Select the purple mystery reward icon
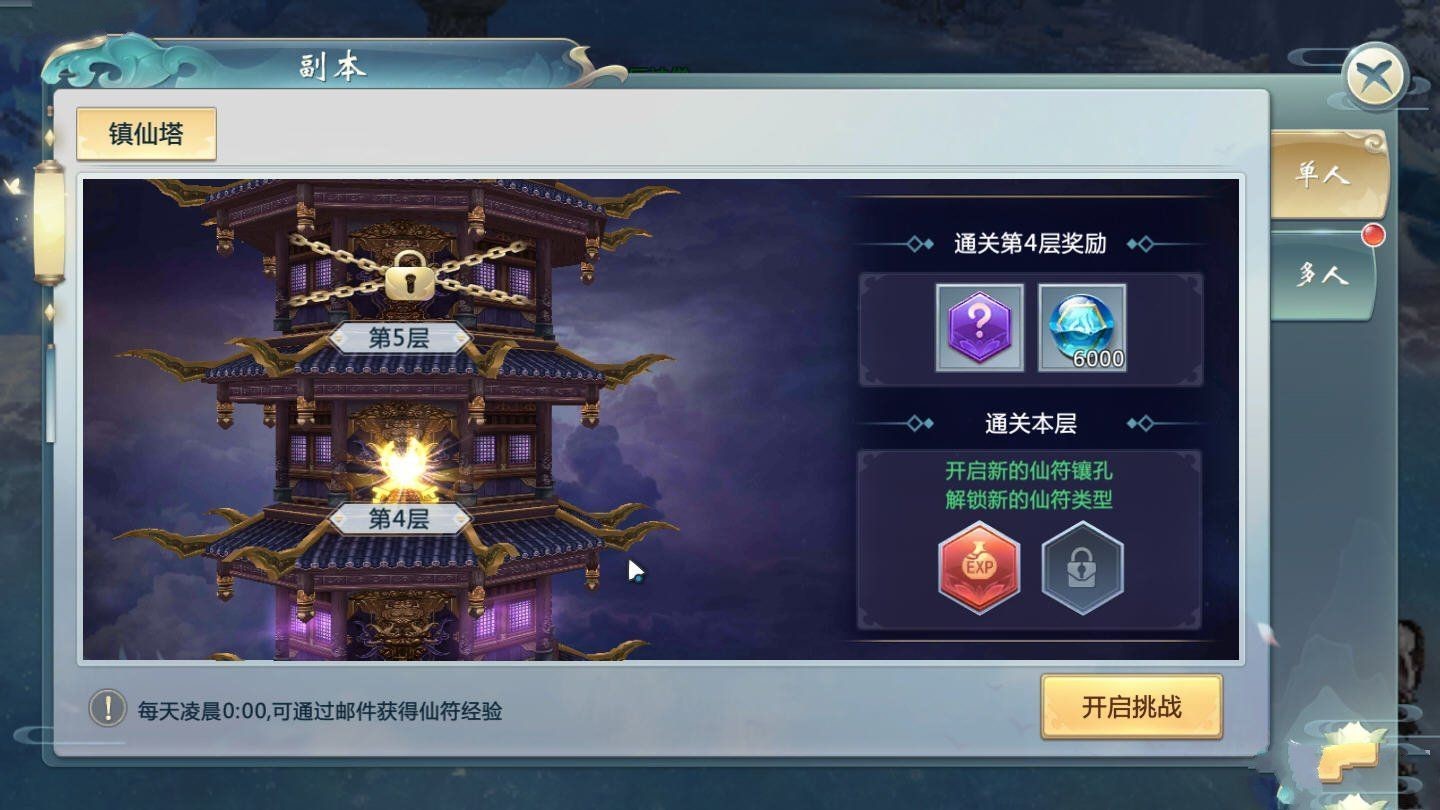This screenshot has height=810, width=1440. click(x=978, y=327)
